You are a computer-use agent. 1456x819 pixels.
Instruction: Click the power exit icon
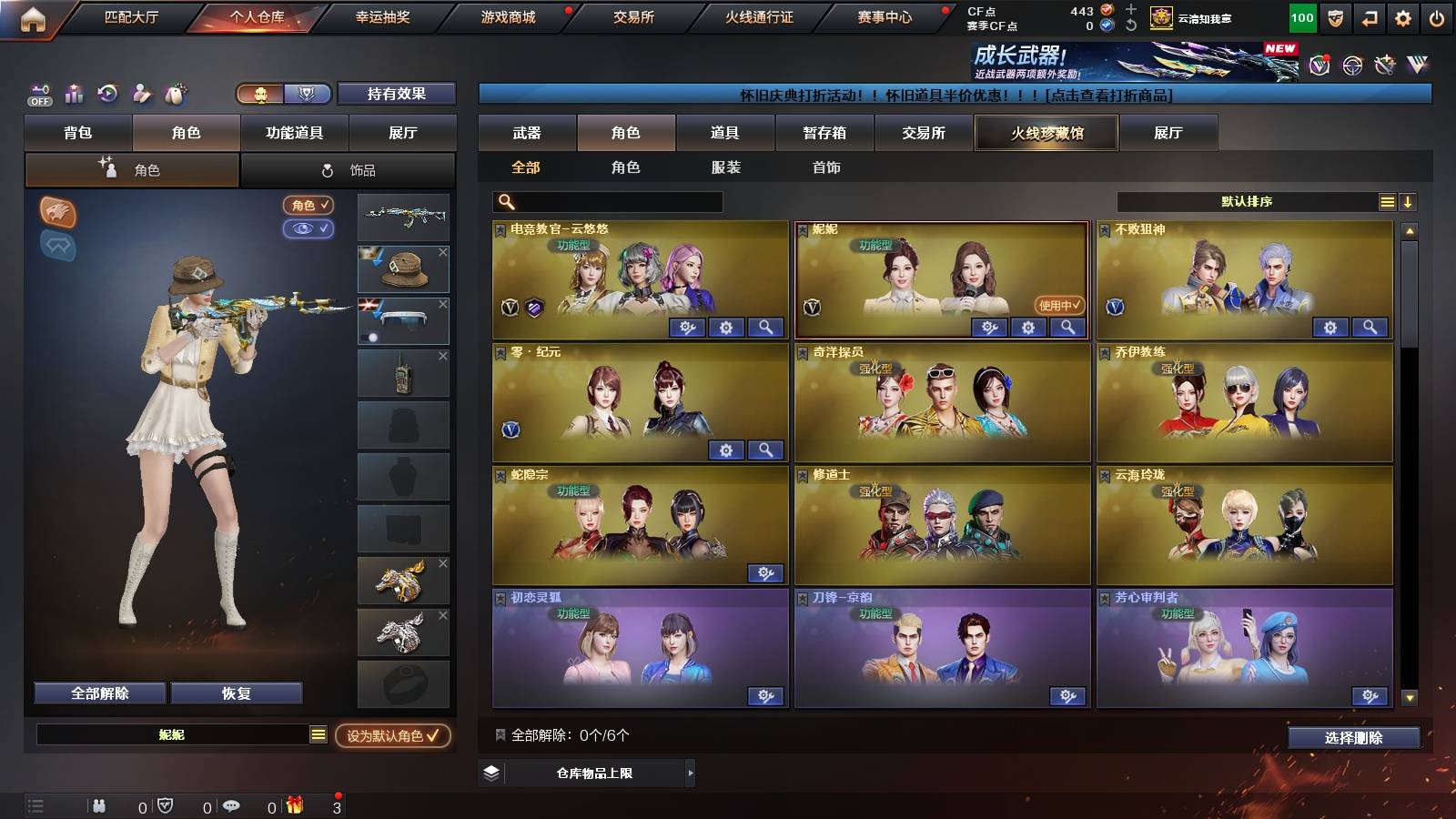pyautogui.click(x=1435, y=18)
